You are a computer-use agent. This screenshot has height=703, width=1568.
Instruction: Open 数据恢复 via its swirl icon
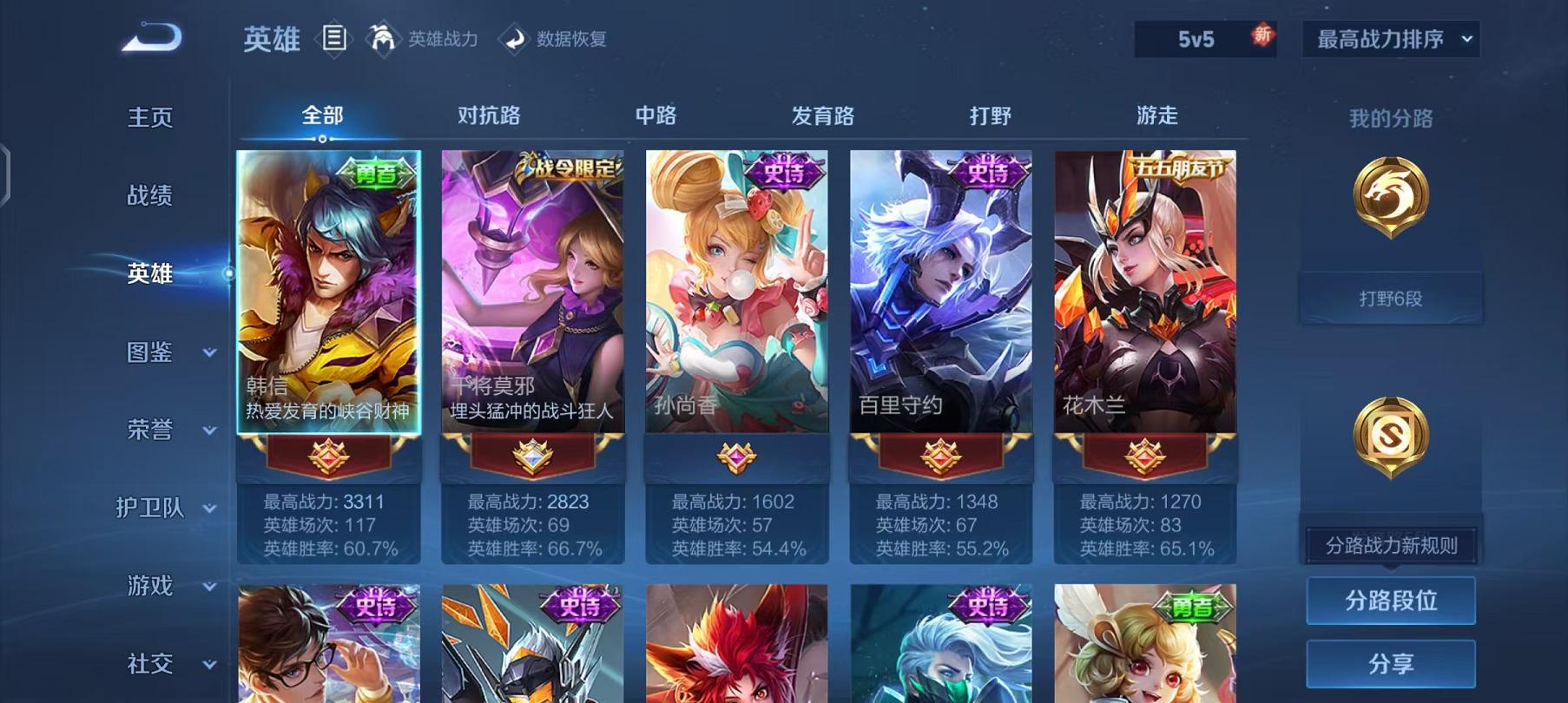pos(512,38)
